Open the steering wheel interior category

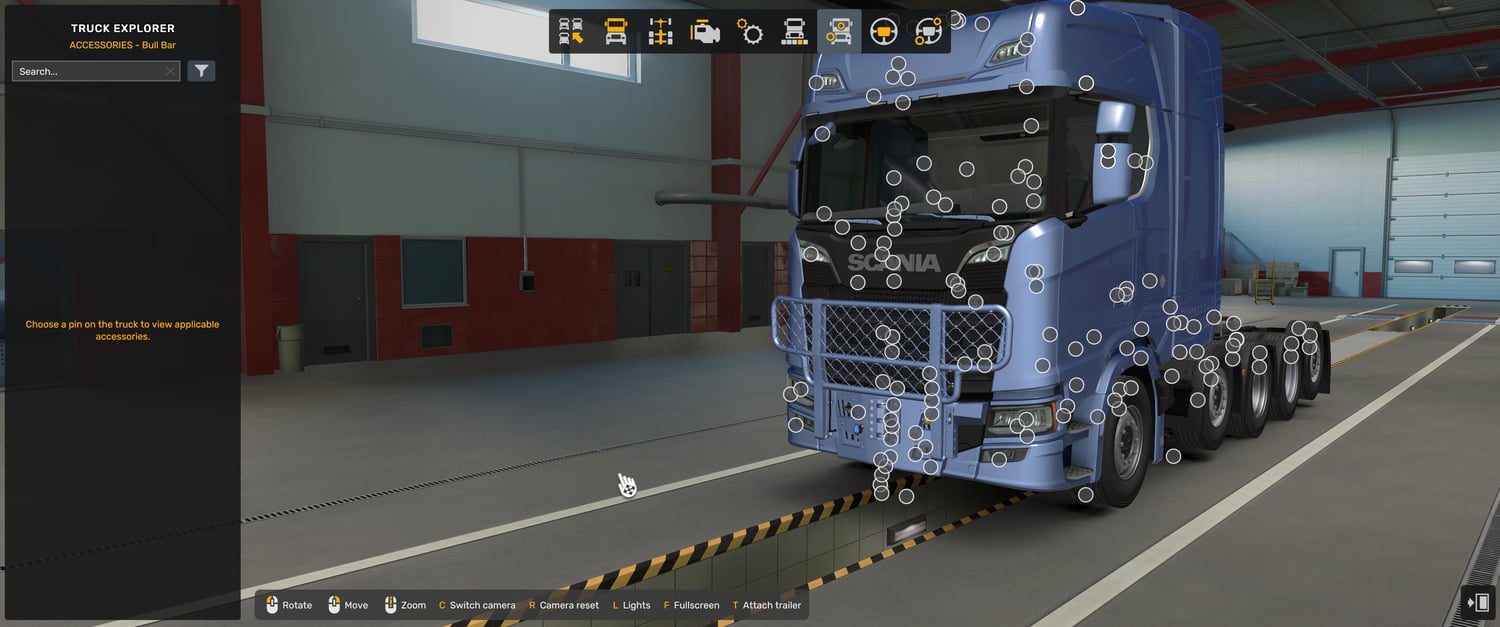click(884, 32)
